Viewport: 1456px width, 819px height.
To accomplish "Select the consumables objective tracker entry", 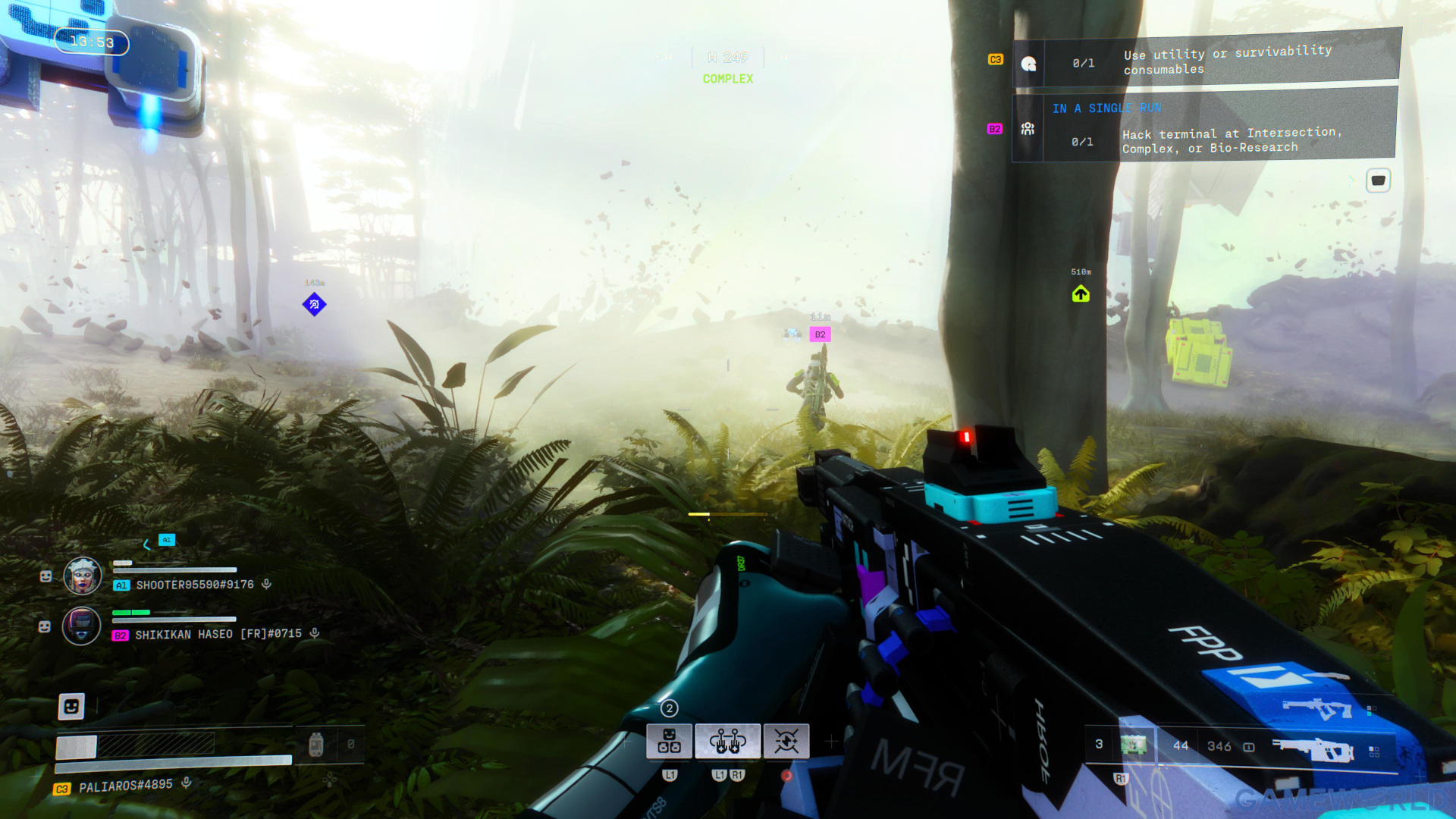I will [x=1206, y=61].
